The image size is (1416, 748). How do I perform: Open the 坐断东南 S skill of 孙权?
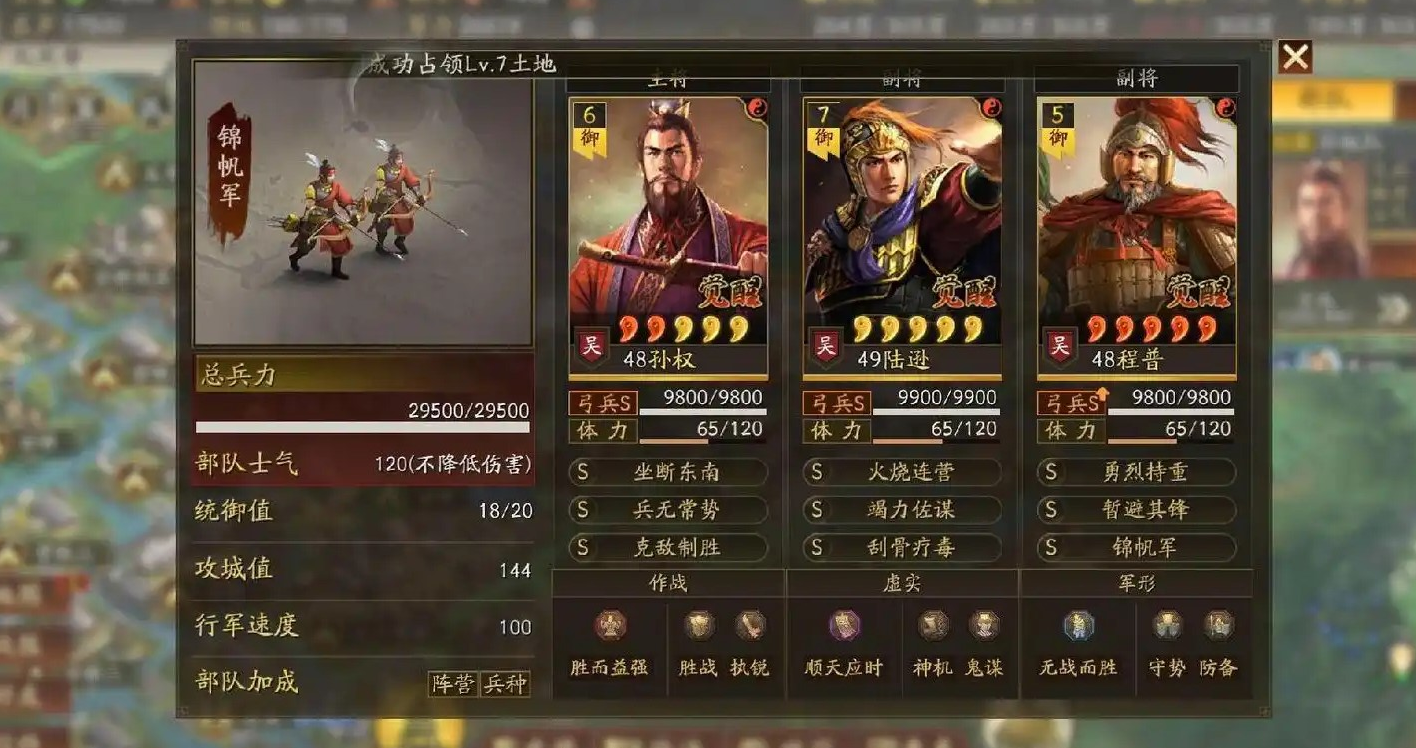pos(668,472)
